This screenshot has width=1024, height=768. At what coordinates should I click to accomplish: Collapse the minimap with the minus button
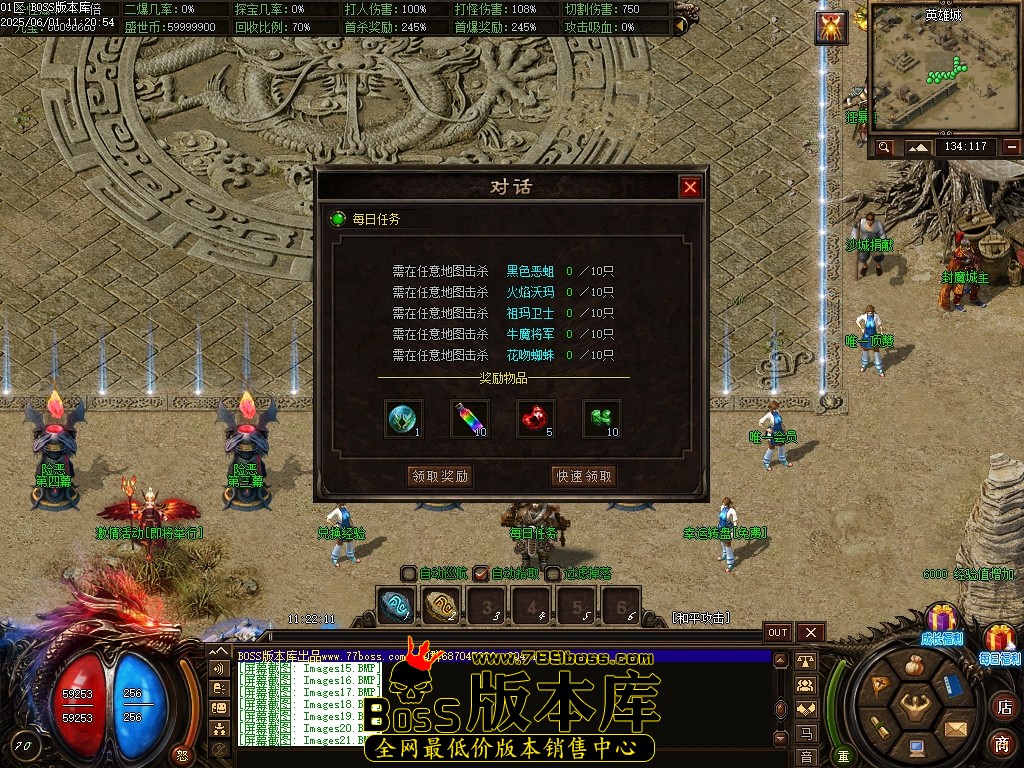(x=1012, y=147)
